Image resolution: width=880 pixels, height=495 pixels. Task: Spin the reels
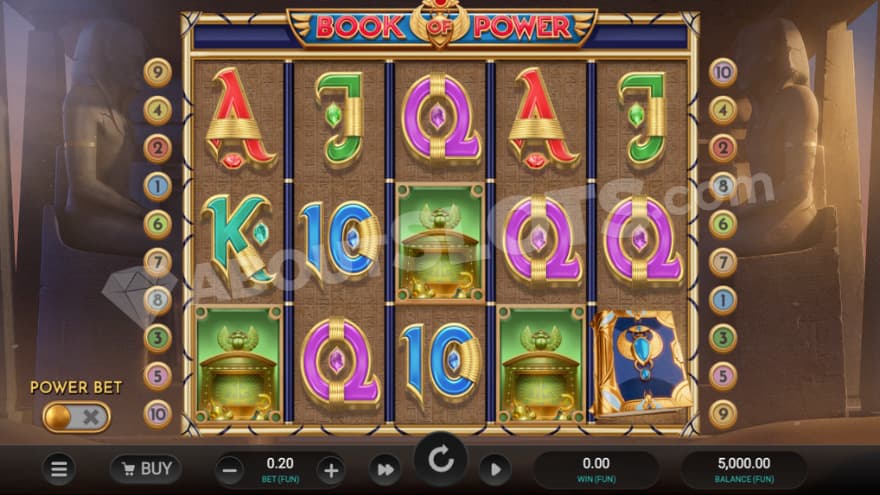tap(441, 462)
